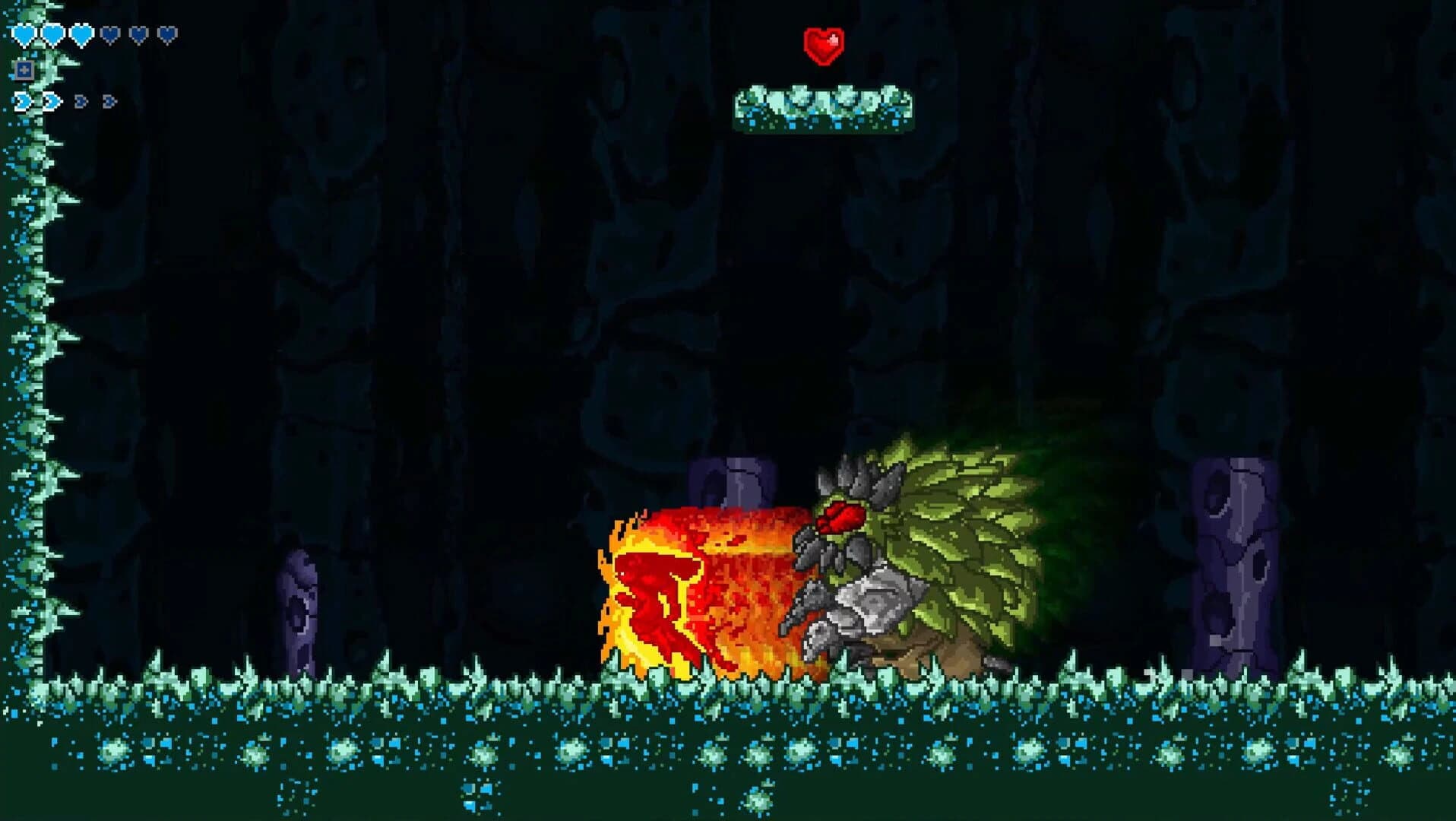Click the first bright dash-charge arrow

click(x=23, y=101)
